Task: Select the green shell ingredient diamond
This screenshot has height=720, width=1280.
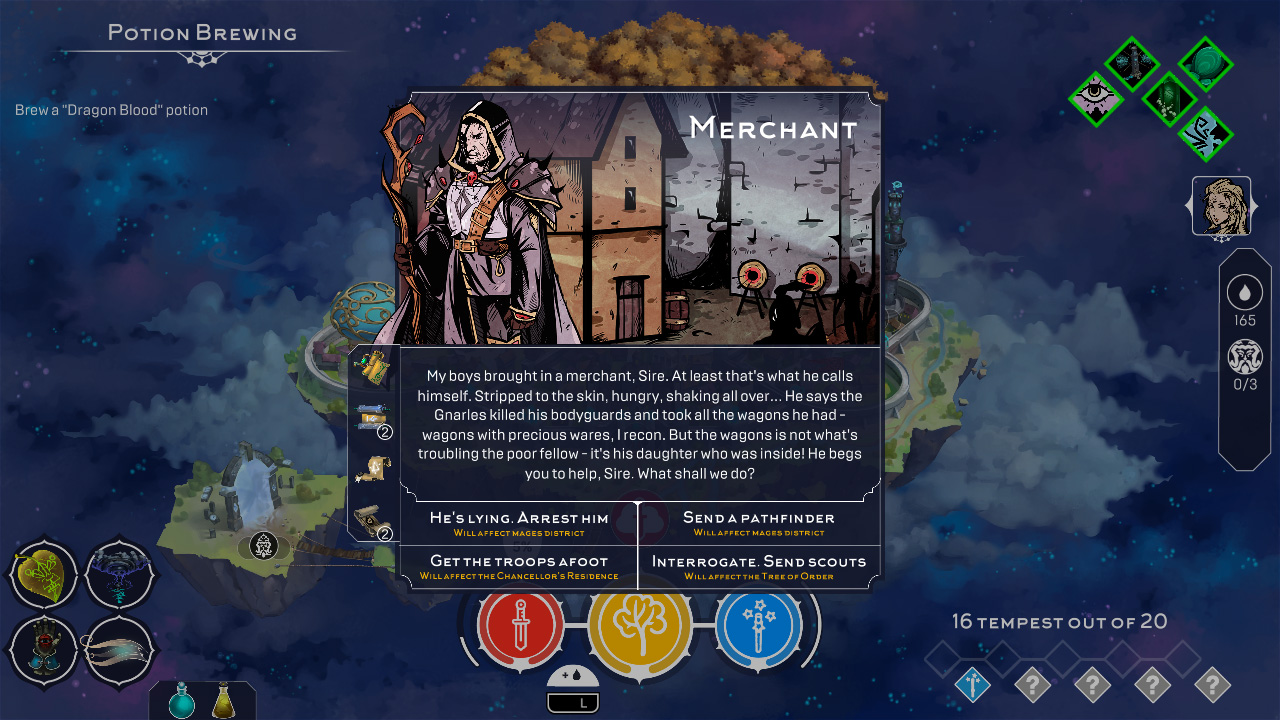Action: pos(1205,63)
